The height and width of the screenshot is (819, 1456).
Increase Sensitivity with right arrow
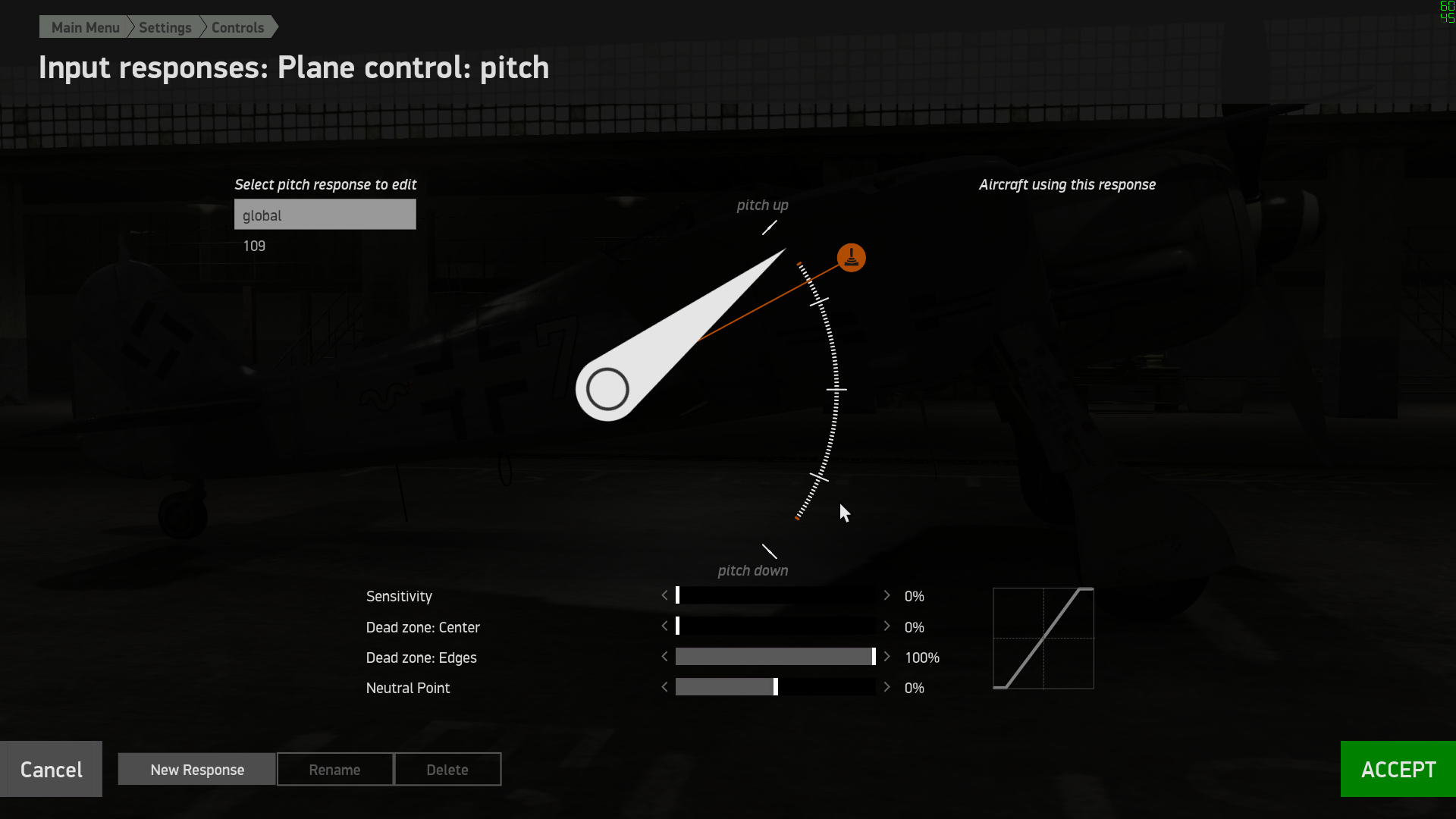click(x=886, y=596)
